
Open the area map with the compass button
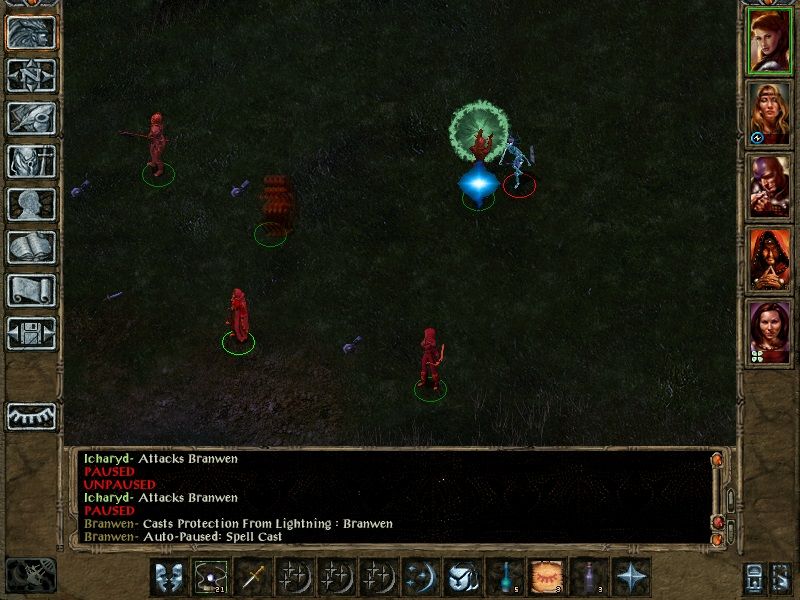[x=32, y=76]
